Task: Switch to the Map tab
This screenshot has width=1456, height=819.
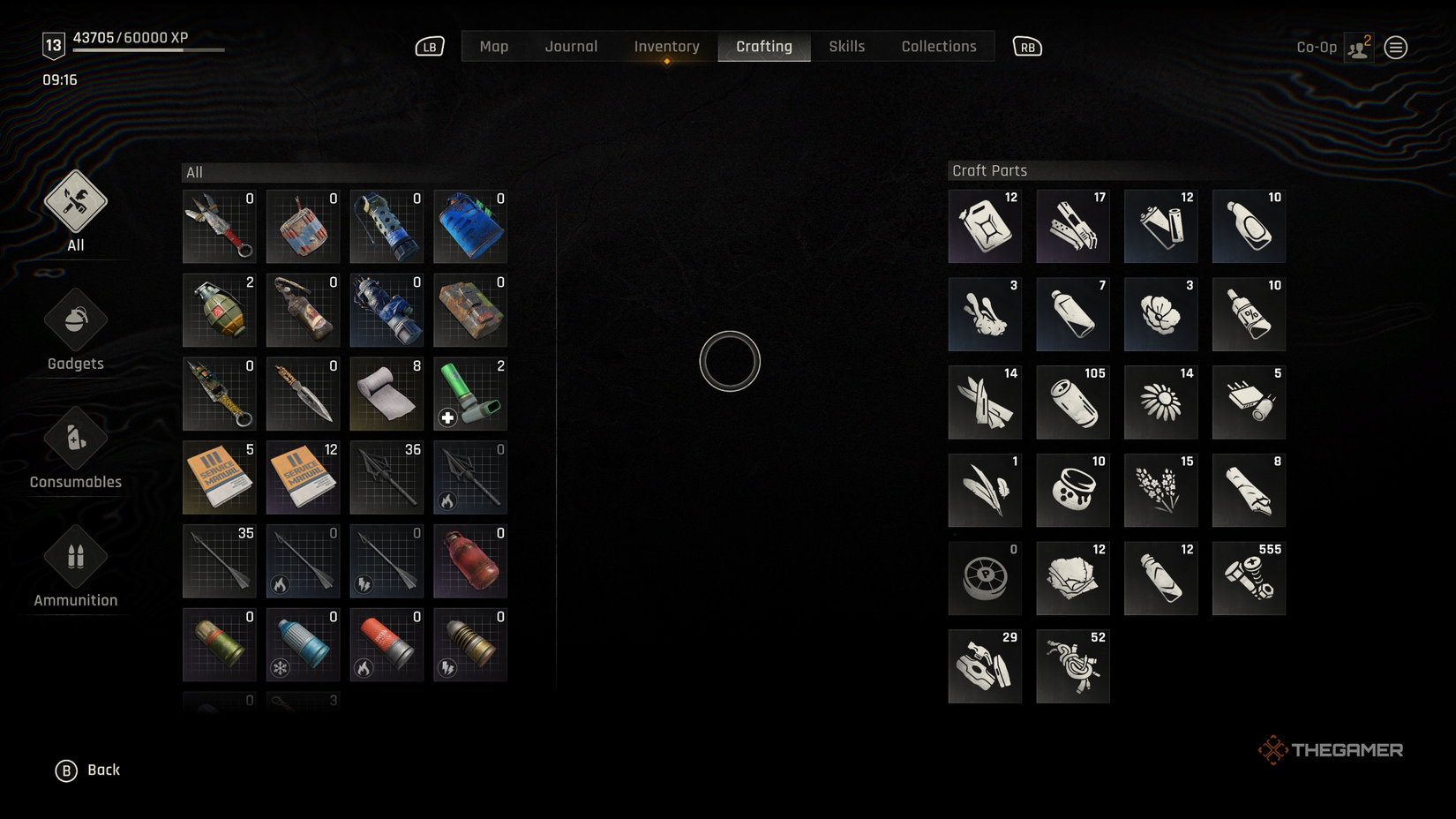Action: [x=494, y=47]
